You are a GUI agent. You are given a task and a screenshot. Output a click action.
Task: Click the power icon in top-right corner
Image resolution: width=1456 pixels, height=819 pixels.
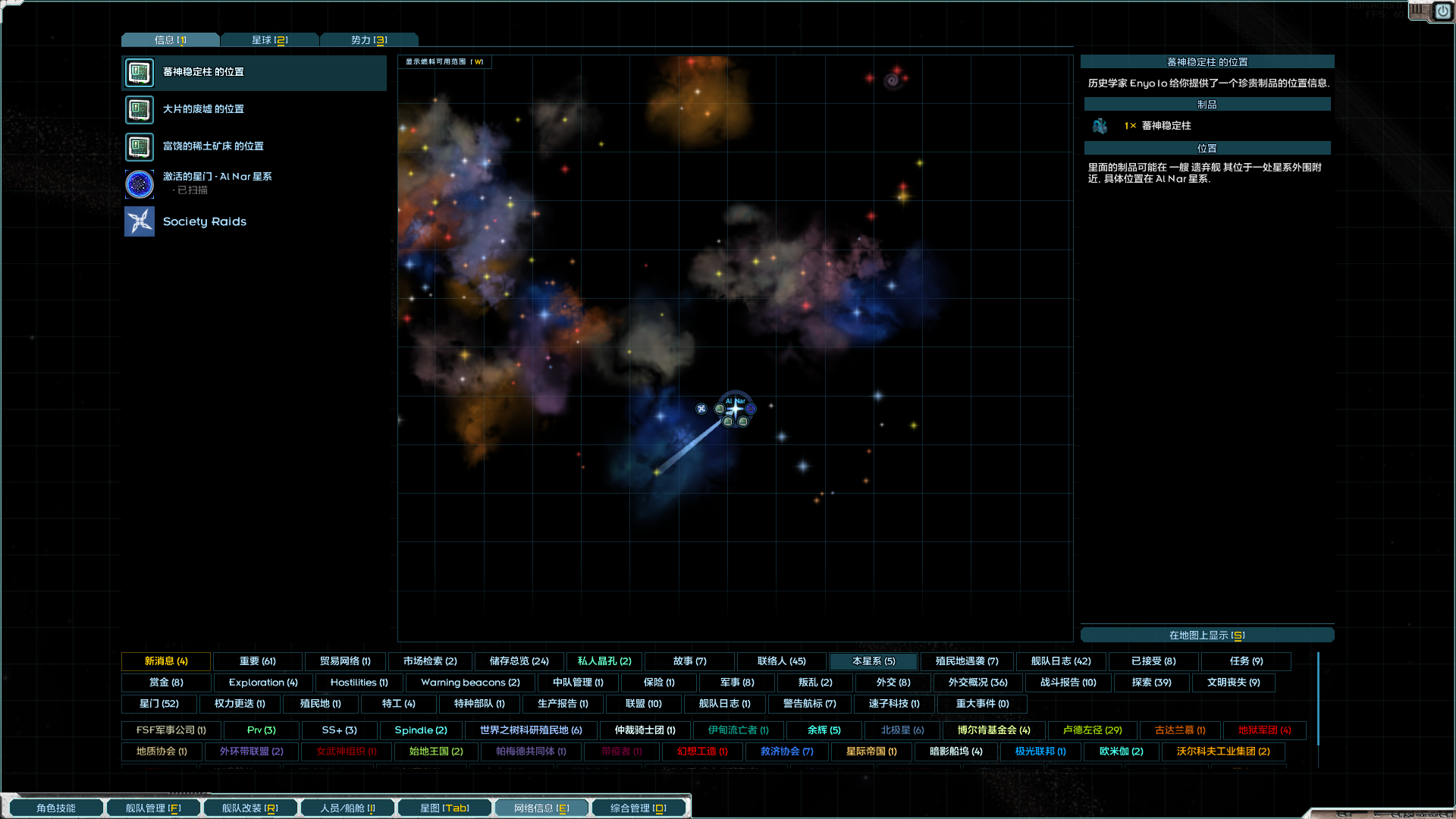tap(1443, 11)
